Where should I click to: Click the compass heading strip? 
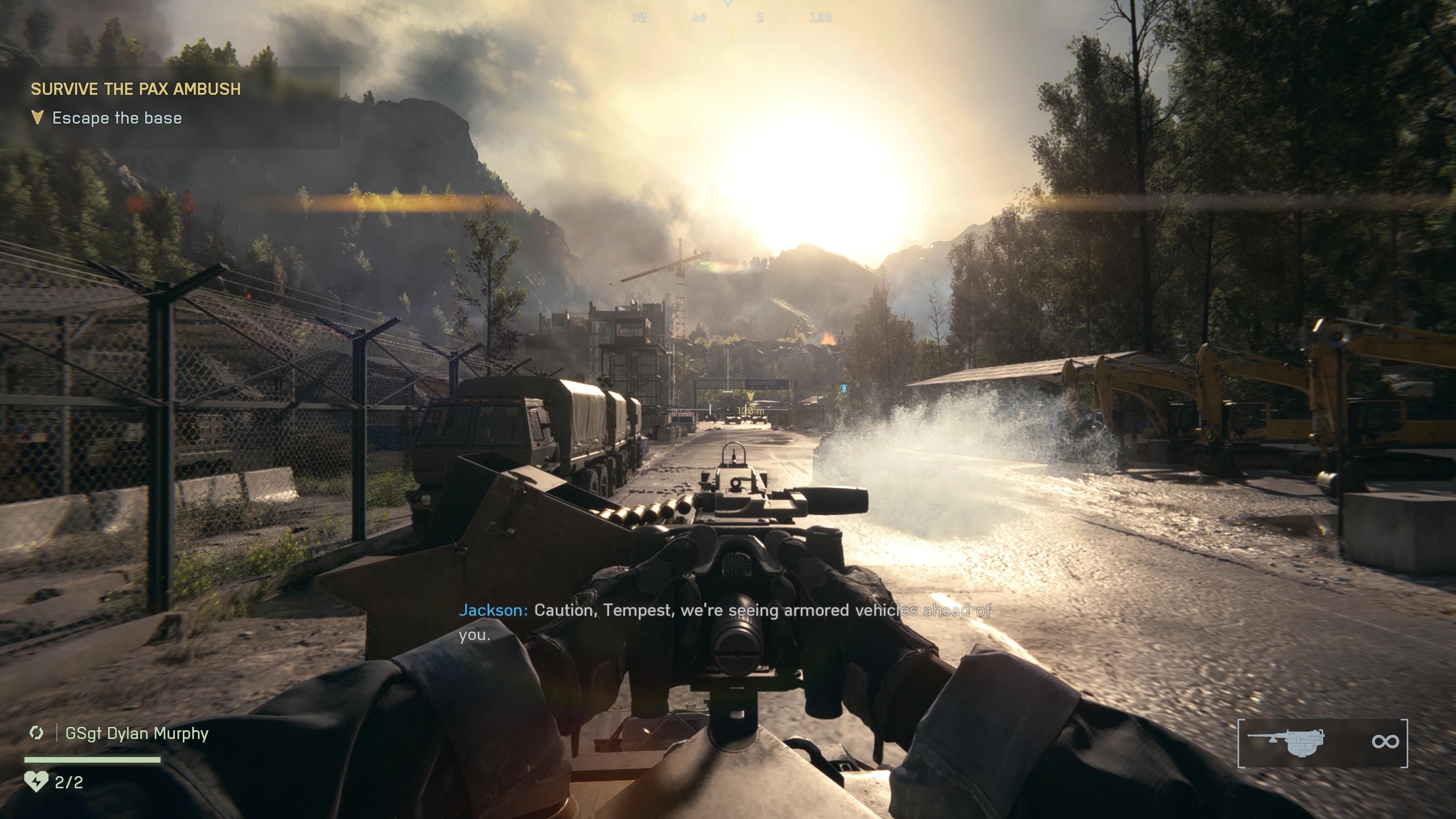tap(728, 18)
